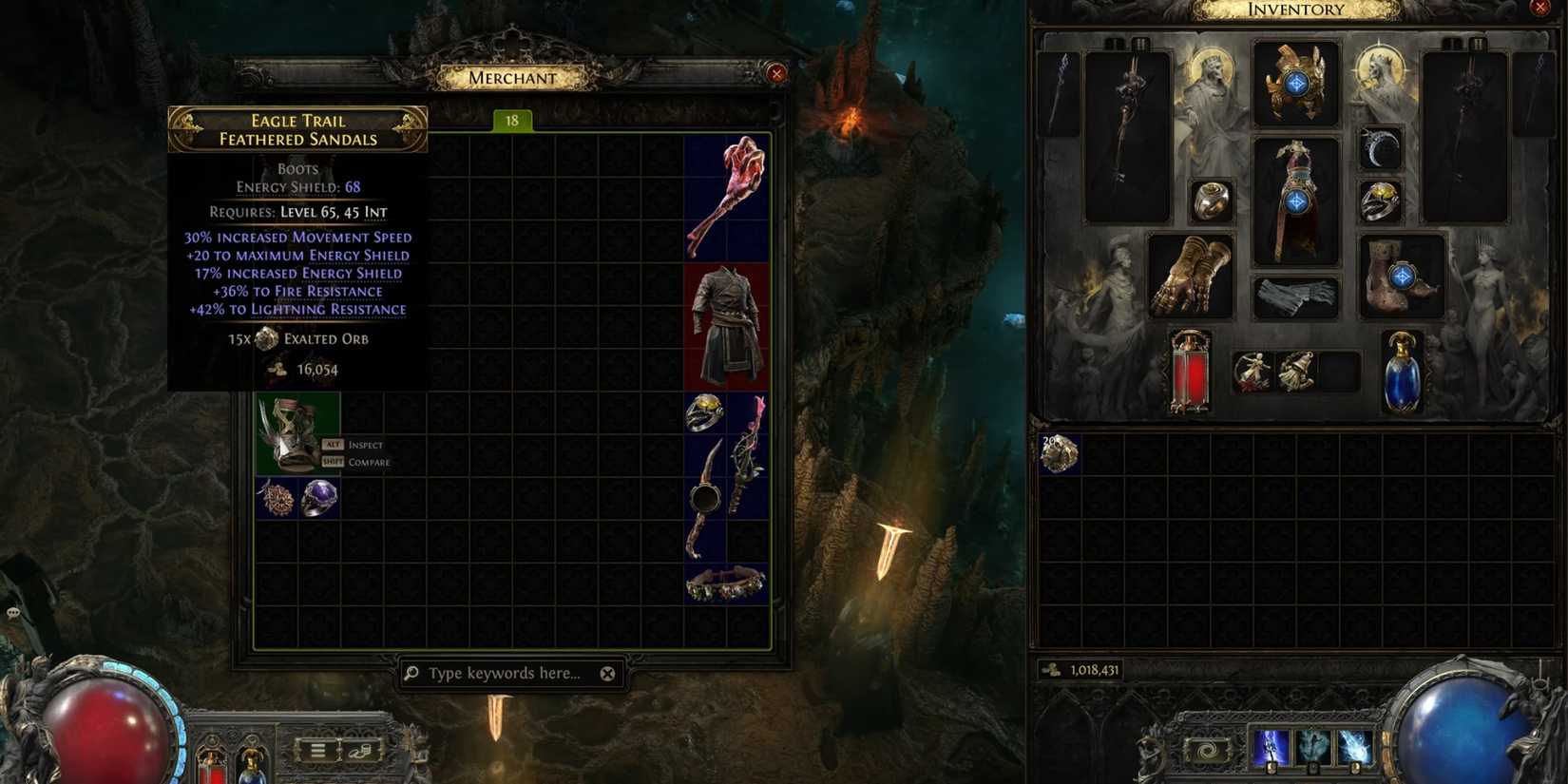Click the Exalted Orb icon in the price tooltip

click(x=266, y=338)
